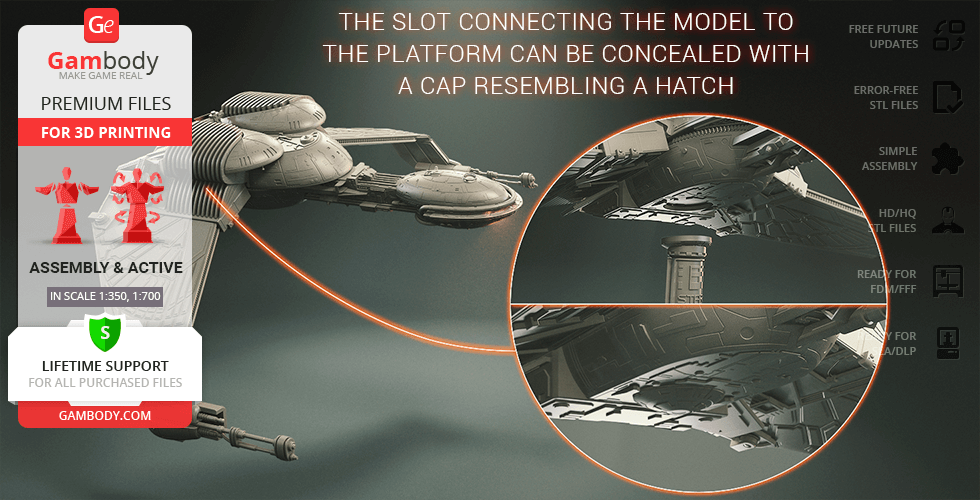Open the GAMBODY.COM link banner
Viewport: 980px width, 500px height.
(105, 414)
